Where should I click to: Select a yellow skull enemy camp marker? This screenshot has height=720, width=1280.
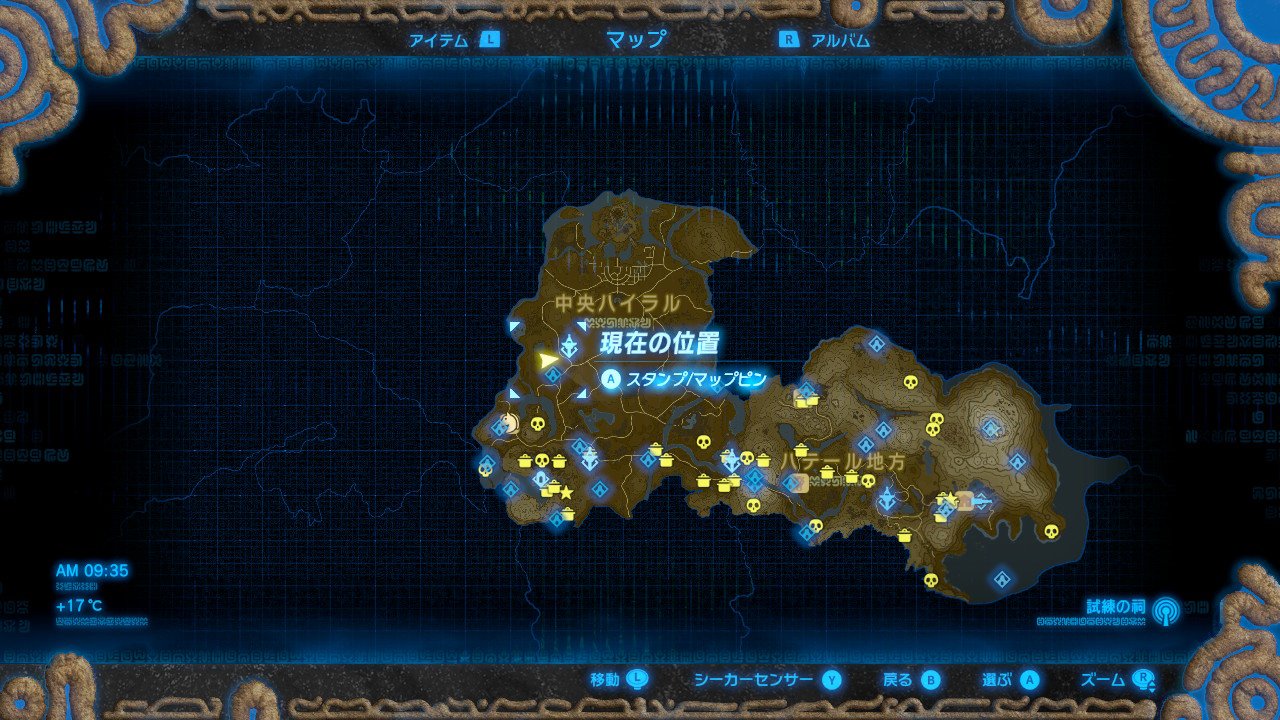[536, 423]
